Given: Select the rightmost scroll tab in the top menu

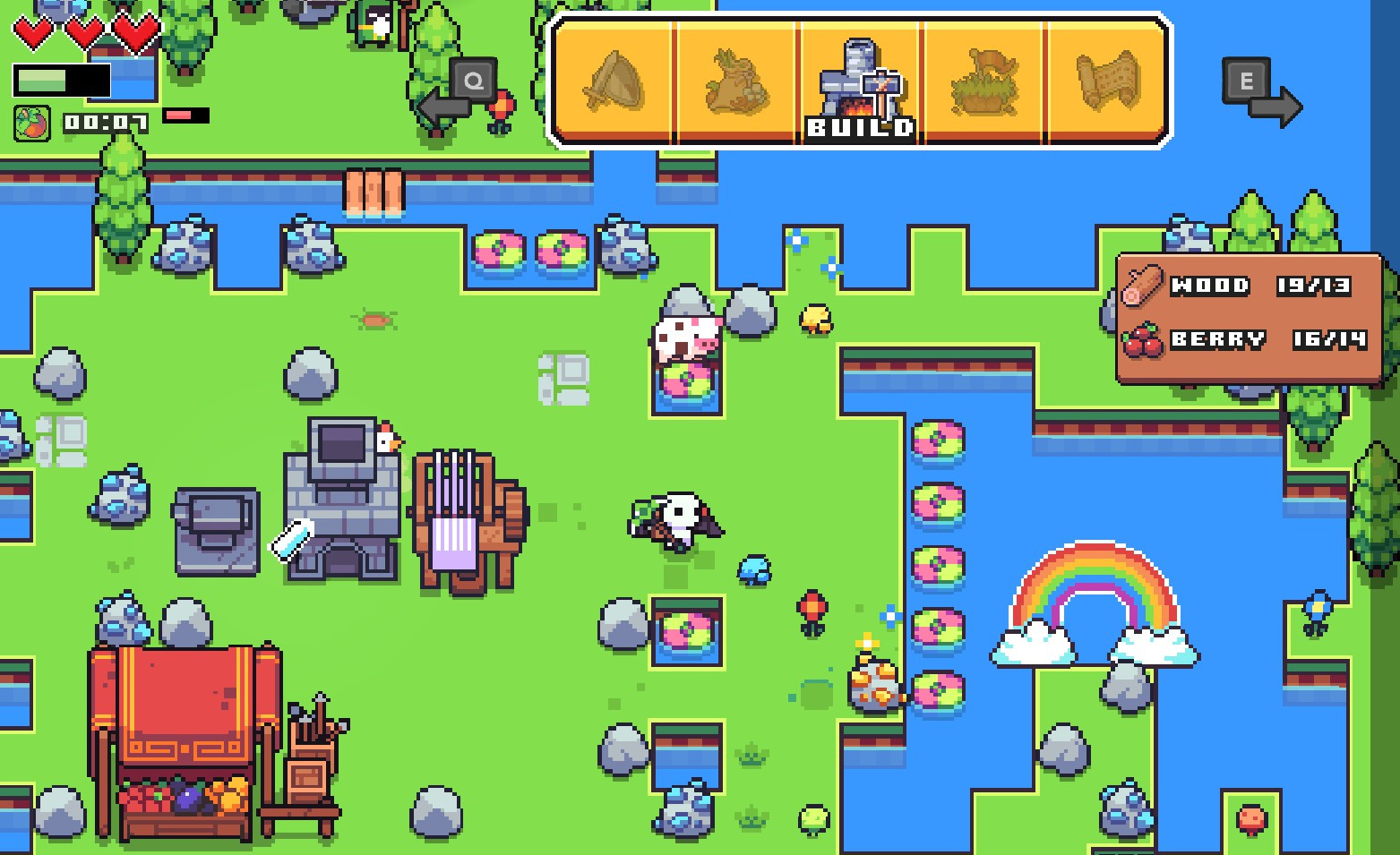Looking at the screenshot, I should coord(1106,81).
